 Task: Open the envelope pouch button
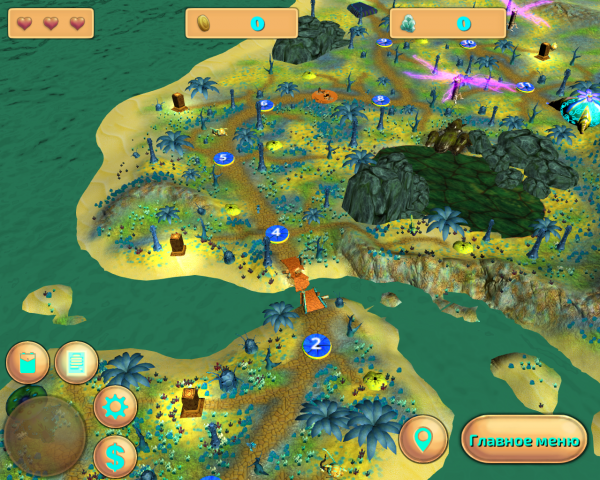tap(27, 362)
